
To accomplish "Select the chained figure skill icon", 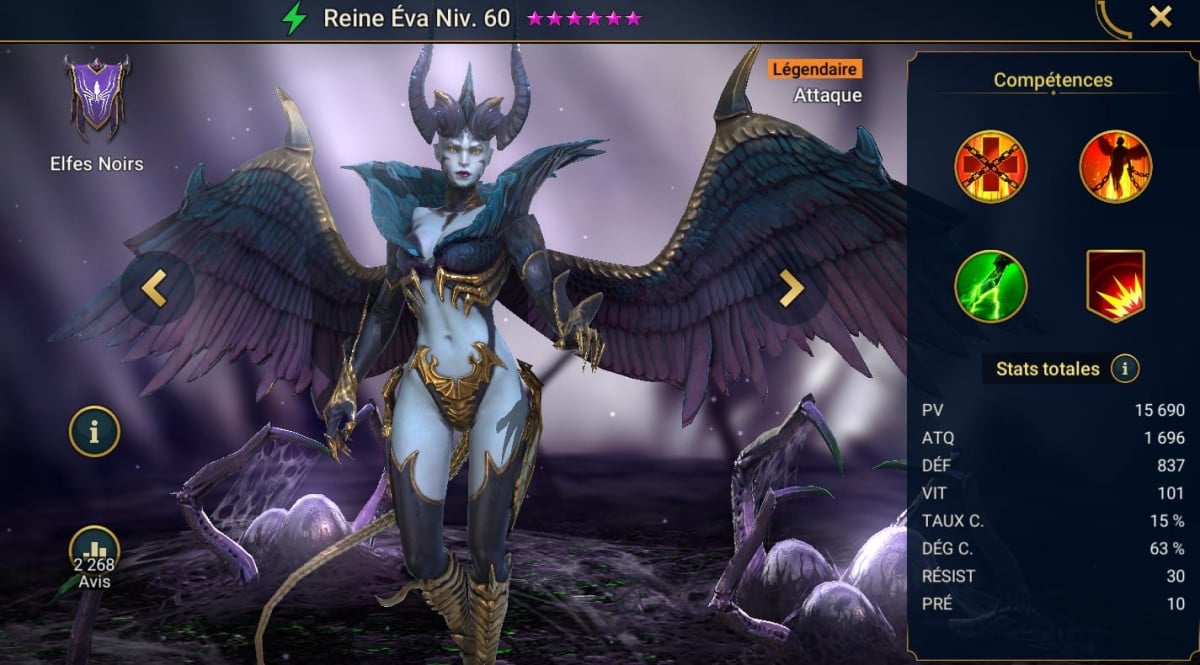I will point(1115,167).
